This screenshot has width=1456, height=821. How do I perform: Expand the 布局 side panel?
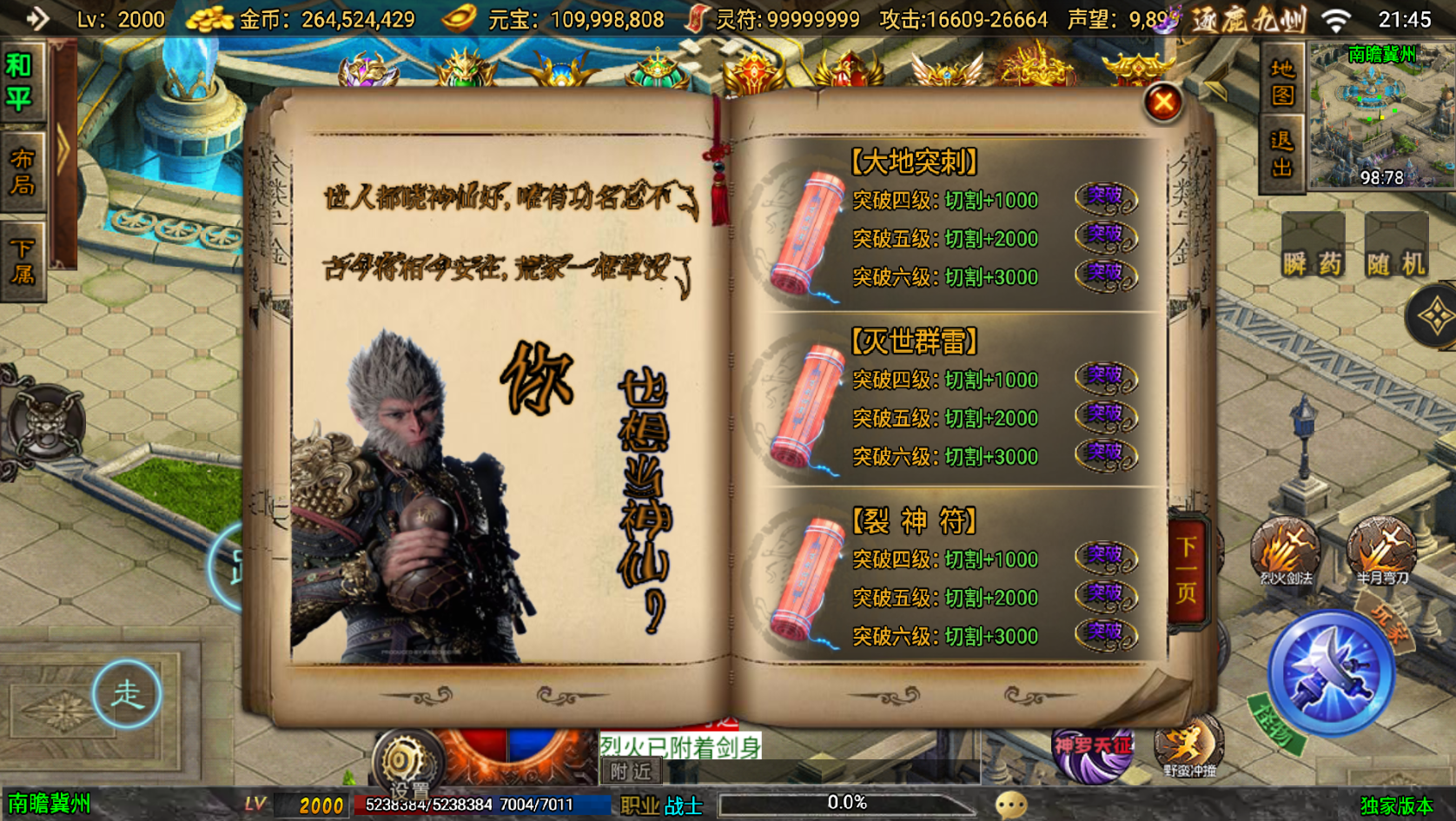pos(22,170)
